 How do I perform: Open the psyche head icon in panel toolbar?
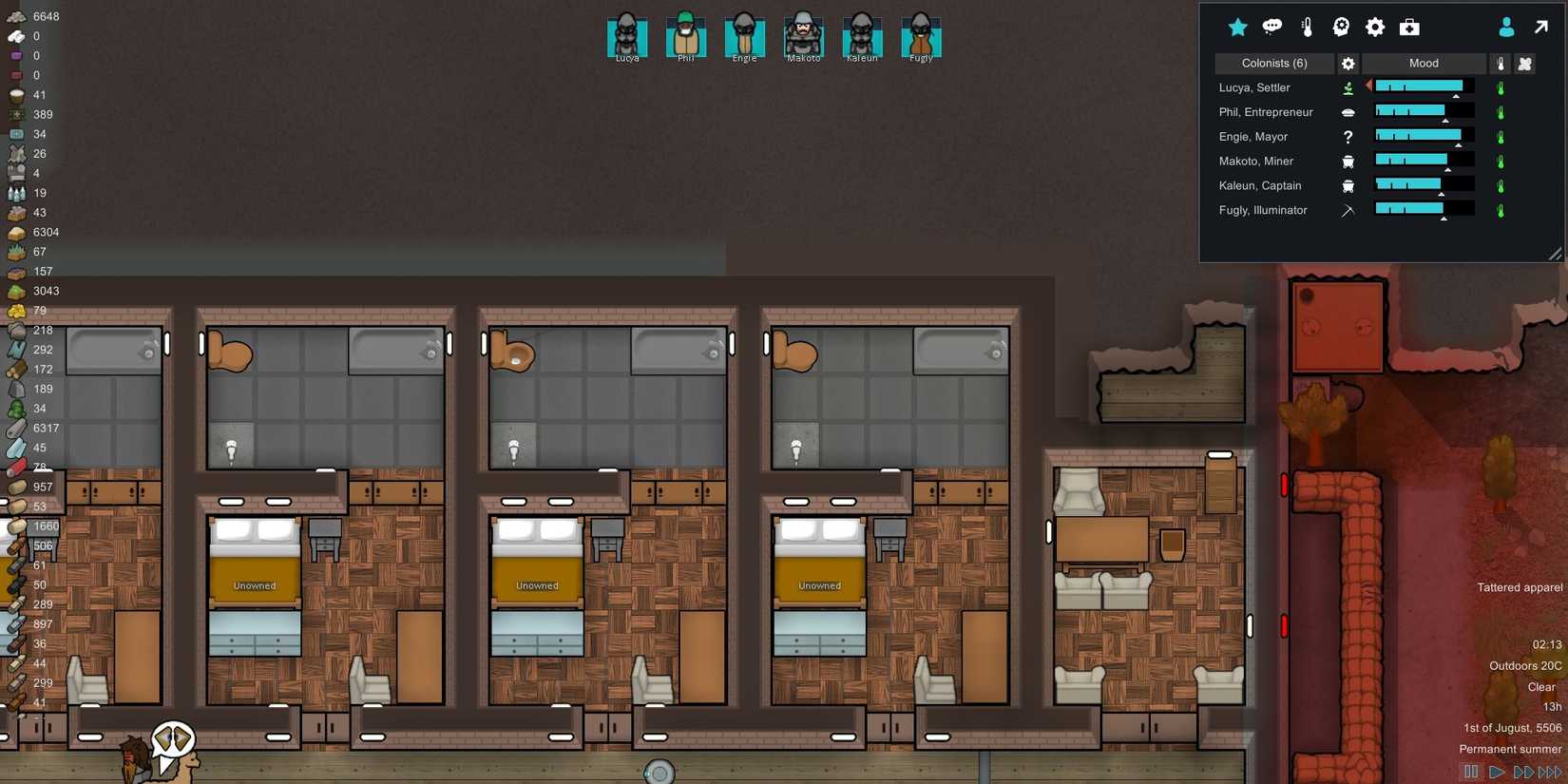pyautogui.click(x=1340, y=27)
